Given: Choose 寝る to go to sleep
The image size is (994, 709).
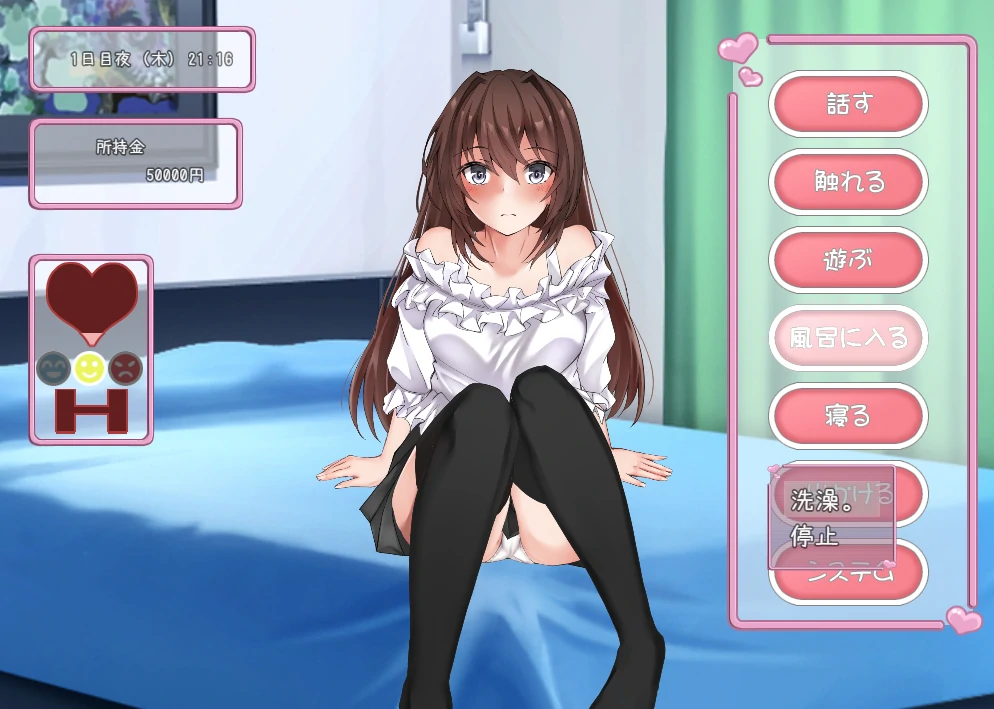Looking at the screenshot, I should 848,416.
